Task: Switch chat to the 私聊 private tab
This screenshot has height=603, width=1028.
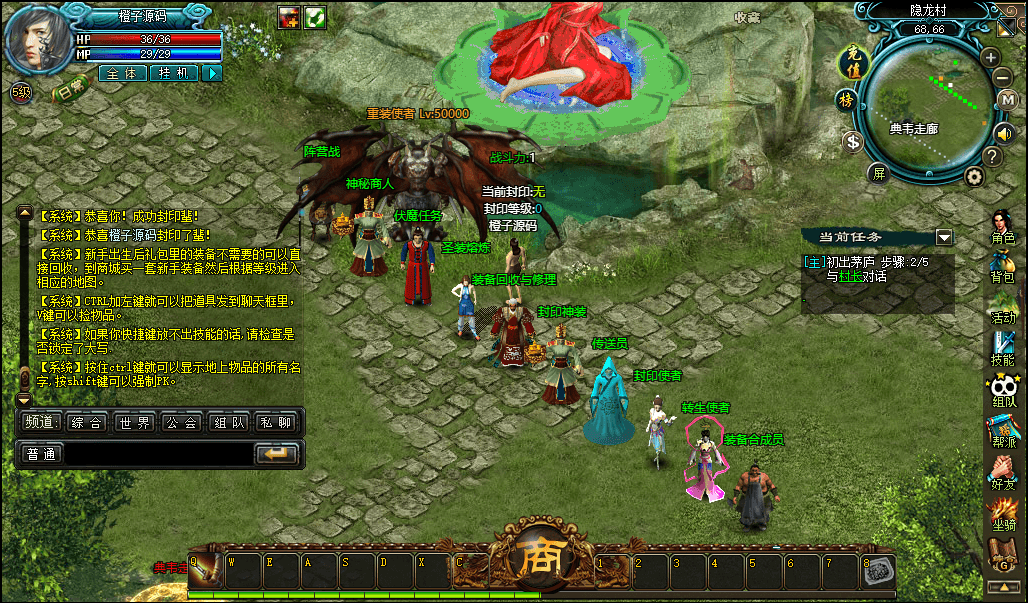Action: [277, 423]
